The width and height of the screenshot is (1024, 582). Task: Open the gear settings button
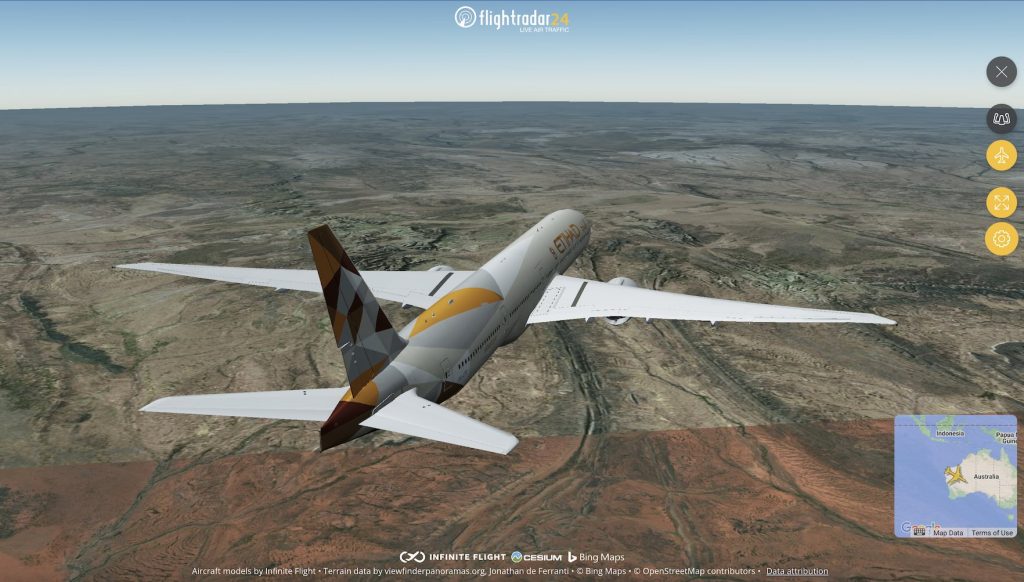[1001, 239]
